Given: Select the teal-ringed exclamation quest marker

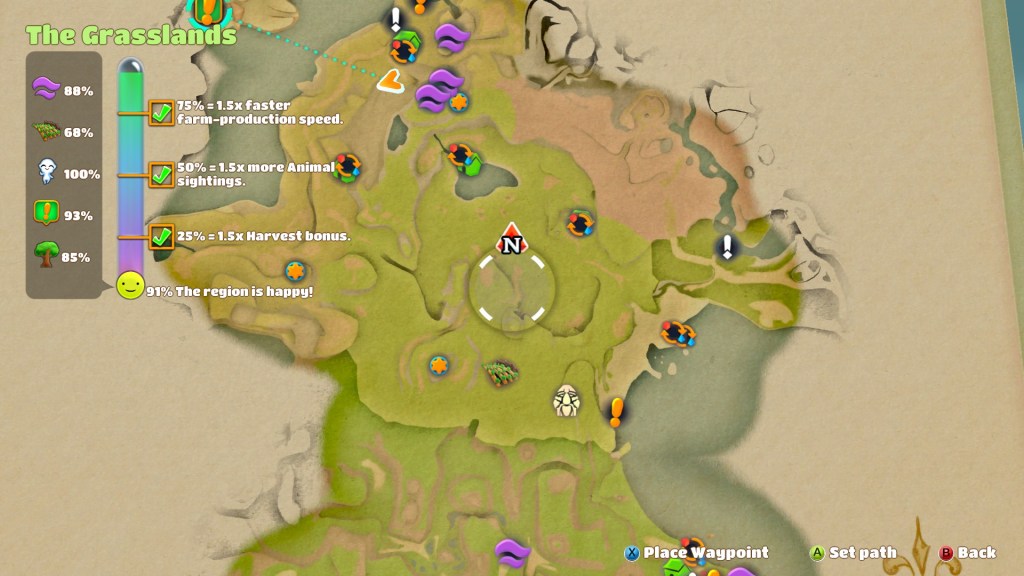Looking at the screenshot, I should click(x=208, y=10).
